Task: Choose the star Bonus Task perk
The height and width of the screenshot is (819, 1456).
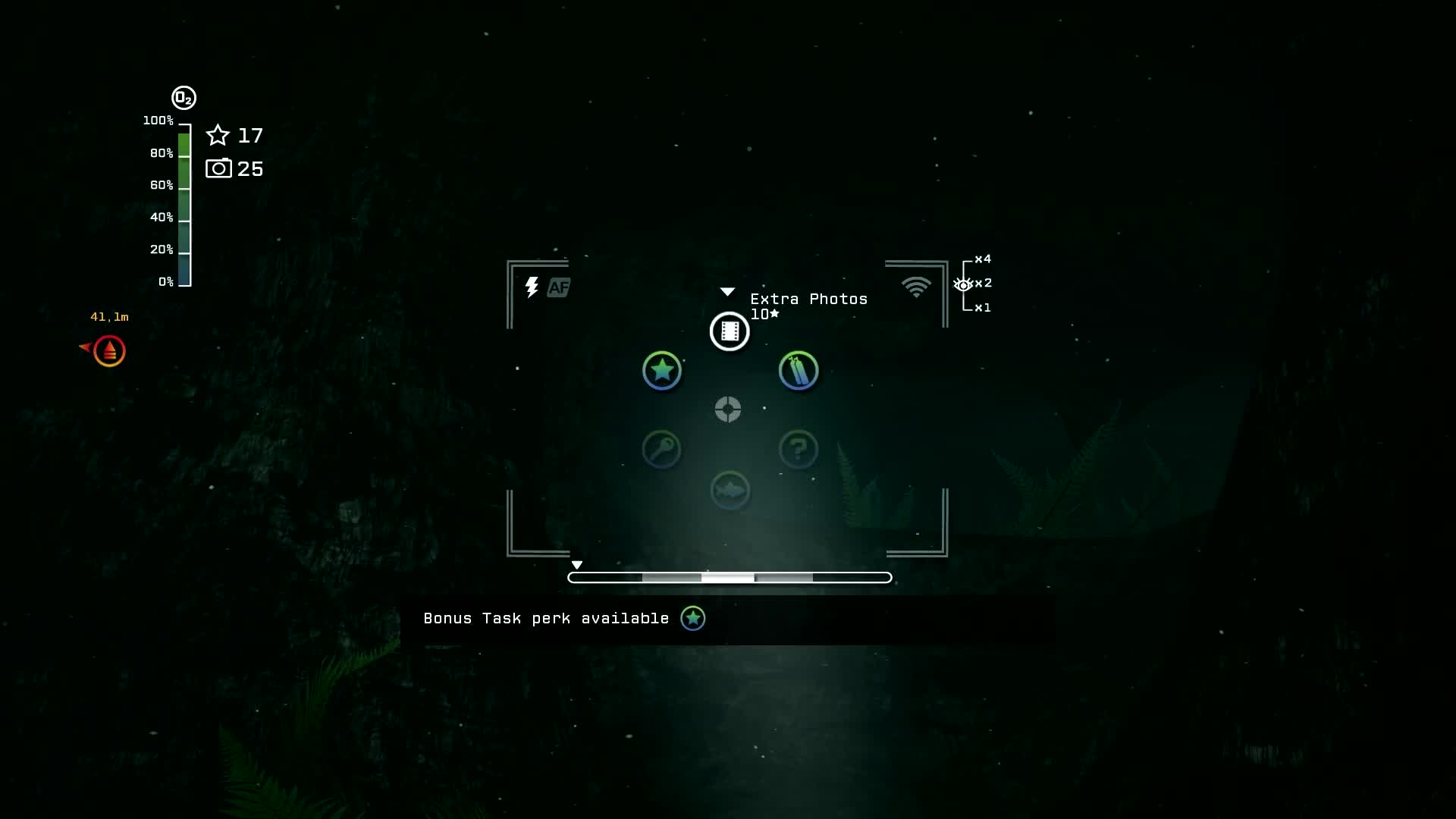Action: [x=662, y=371]
